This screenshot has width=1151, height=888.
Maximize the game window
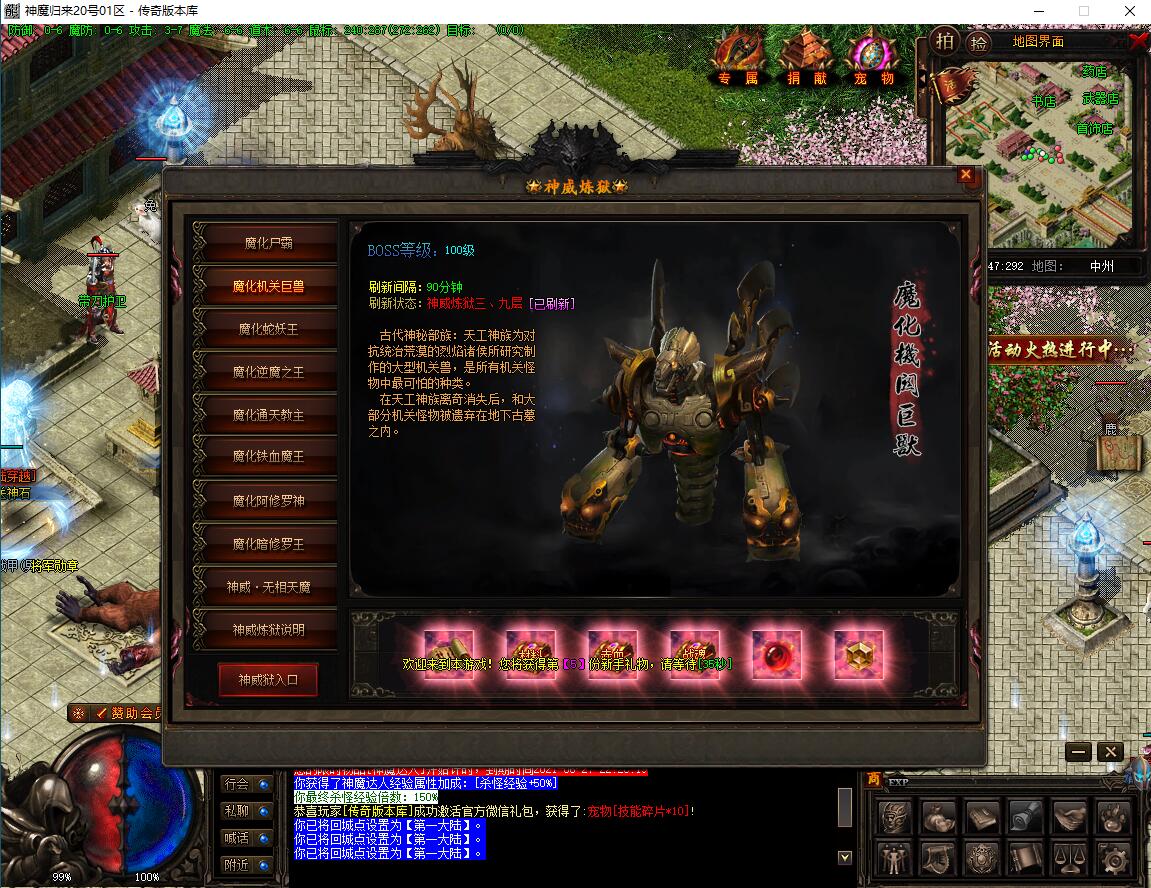click(x=1083, y=10)
